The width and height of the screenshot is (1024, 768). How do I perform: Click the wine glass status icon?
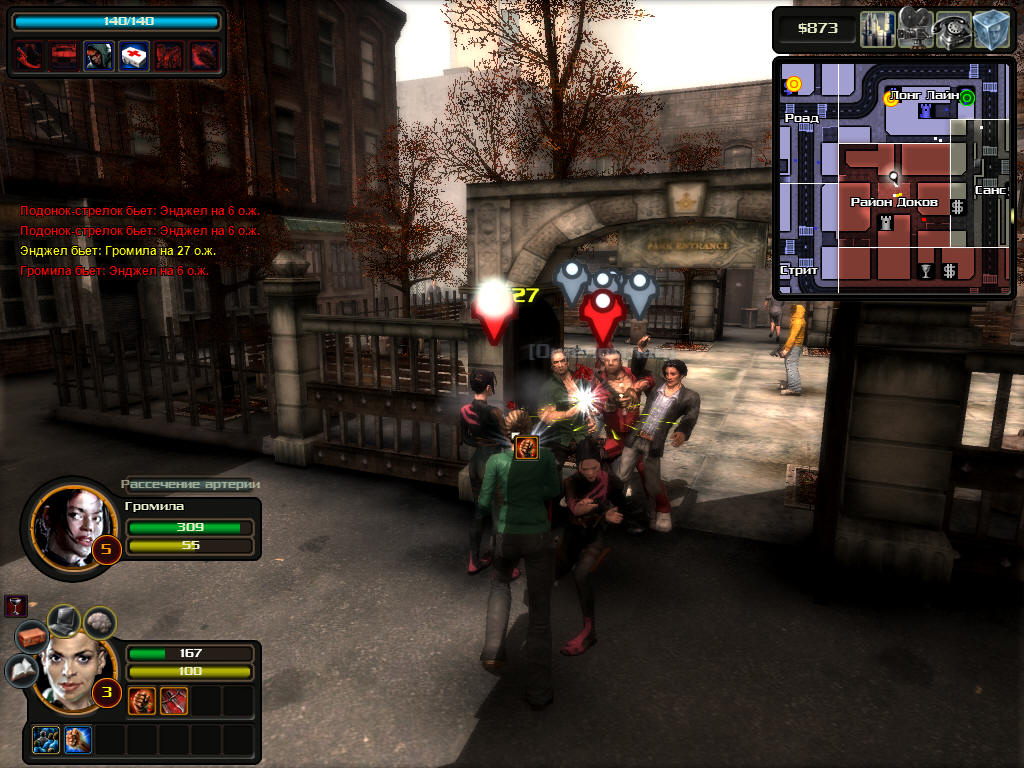[15, 605]
